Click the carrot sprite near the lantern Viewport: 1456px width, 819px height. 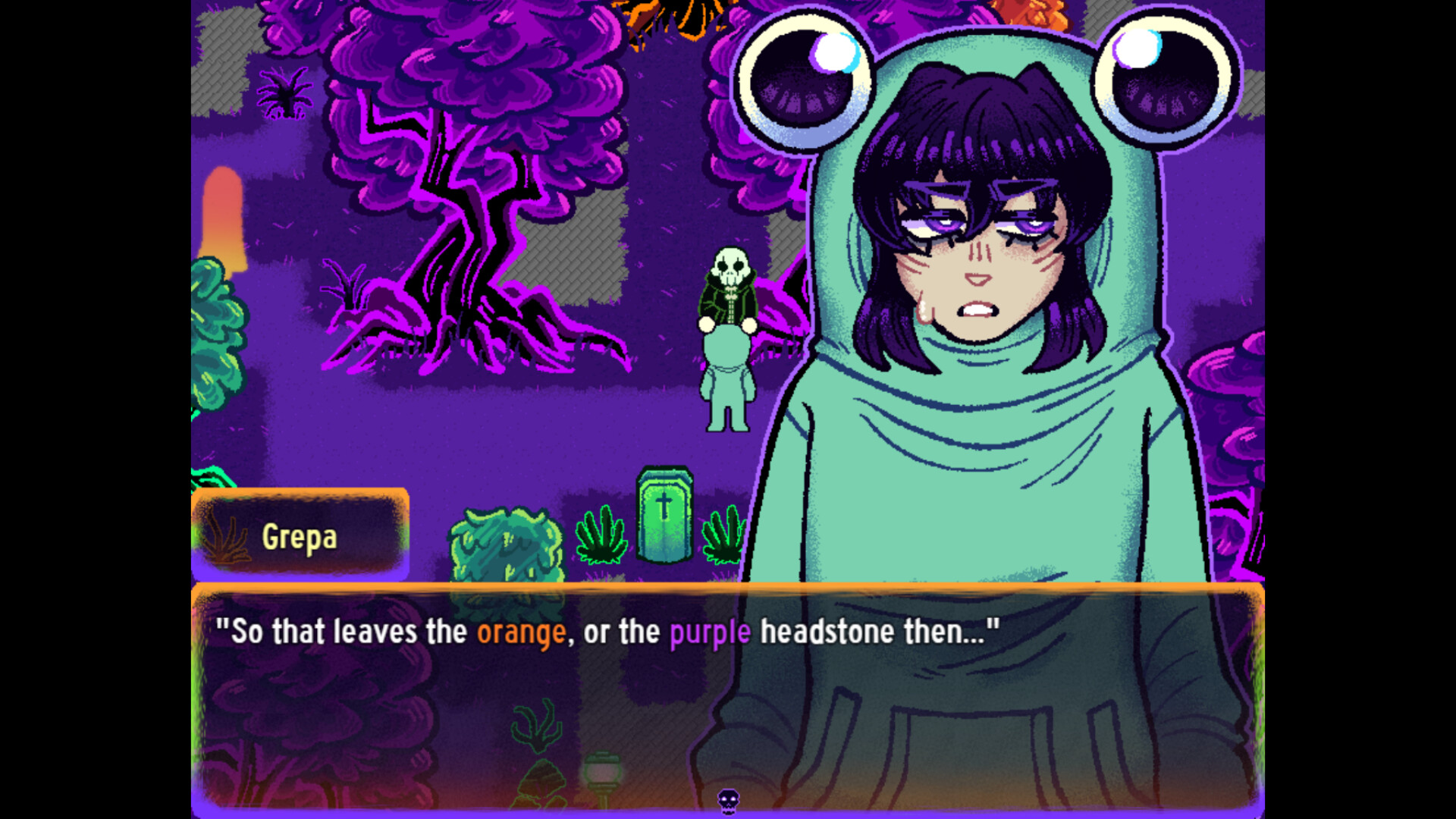pyautogui.click(x=540, y=781)
